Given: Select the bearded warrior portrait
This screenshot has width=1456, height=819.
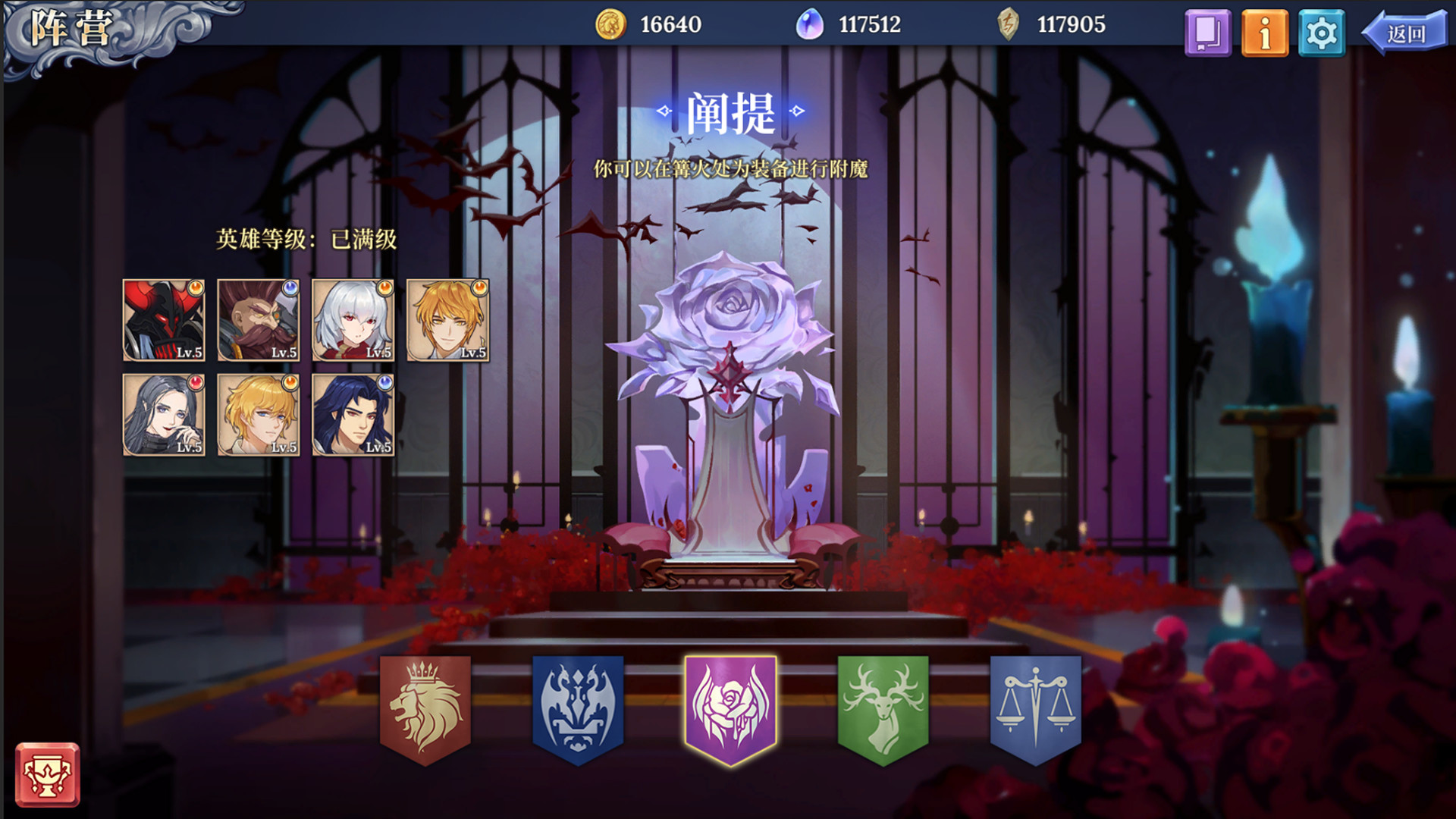Looking at the screenshot, I should 257,320.
